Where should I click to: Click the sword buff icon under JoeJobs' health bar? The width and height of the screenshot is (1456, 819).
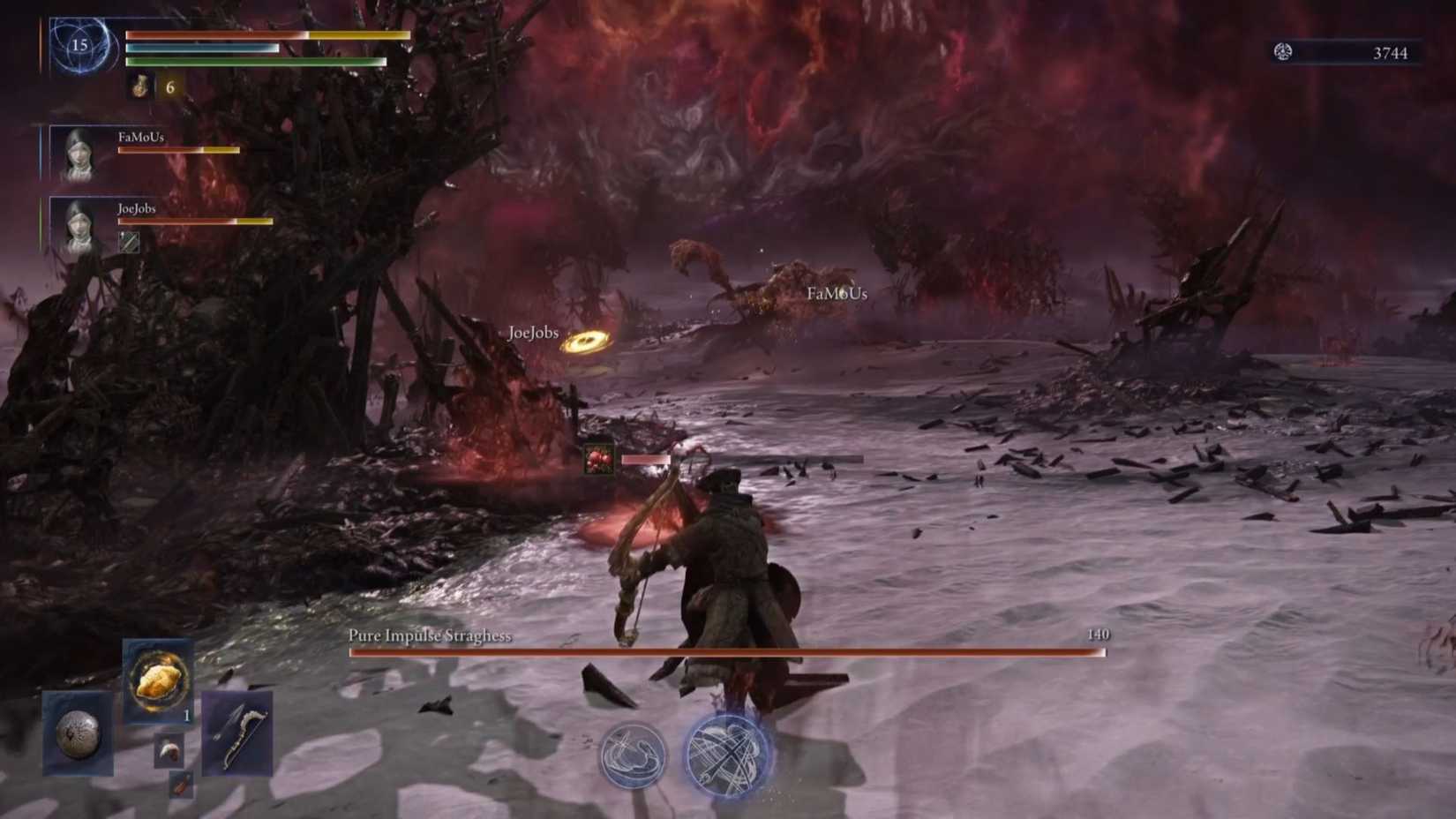tap(129, 242)
